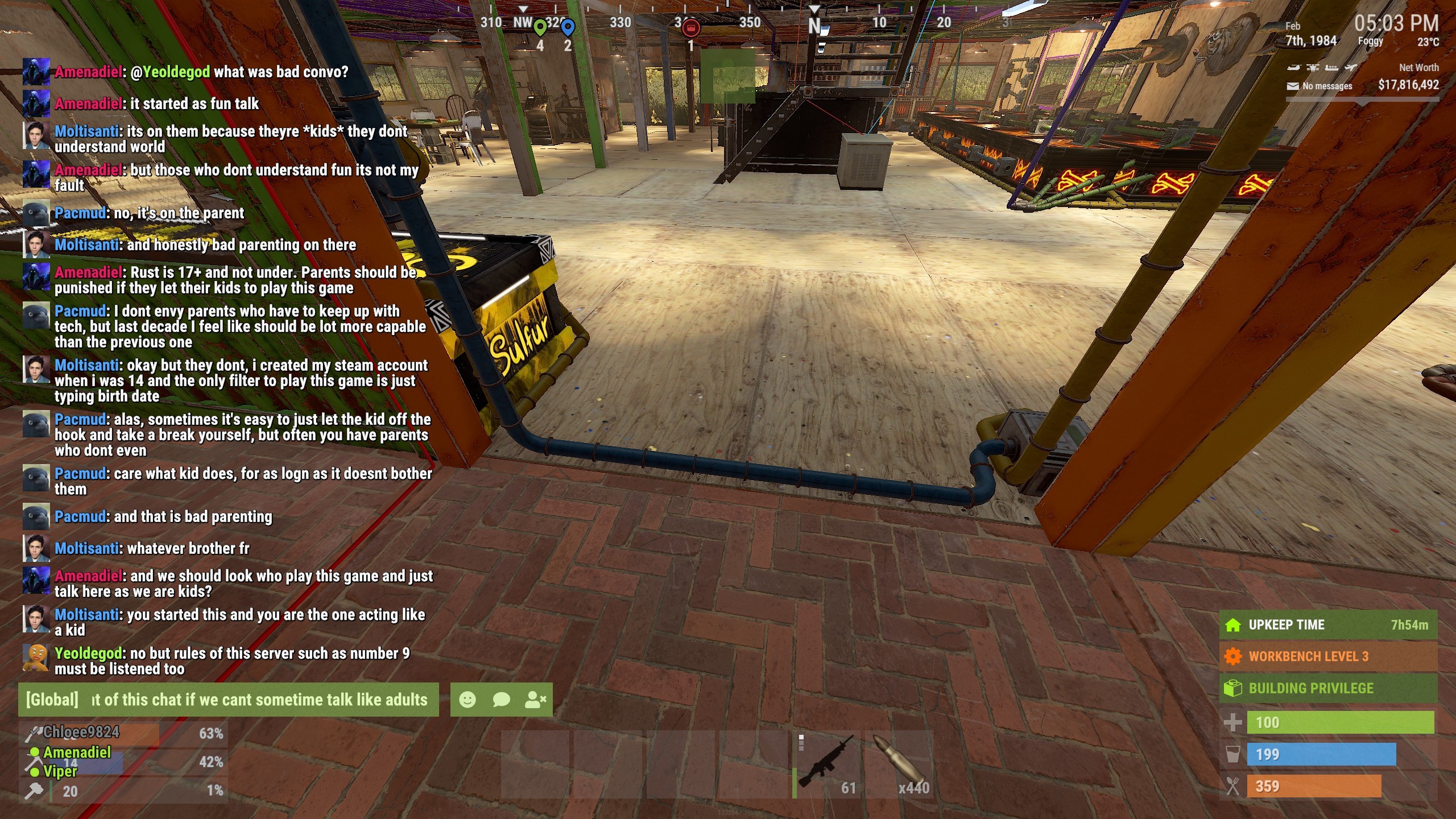Select teammate Viper in team list
1456x819 pixels.
point(60,772)
